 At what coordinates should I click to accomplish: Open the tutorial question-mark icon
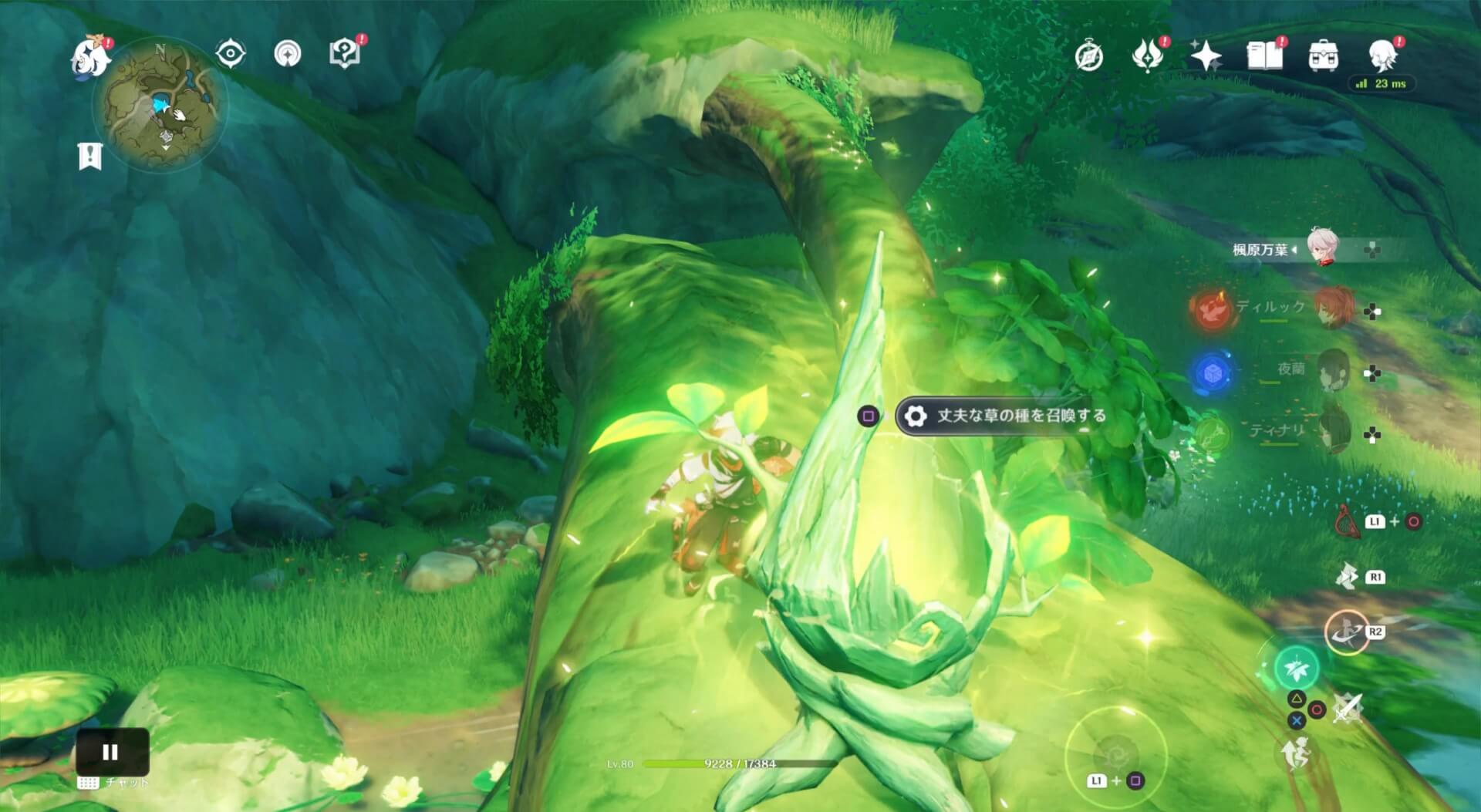[345, 53]
